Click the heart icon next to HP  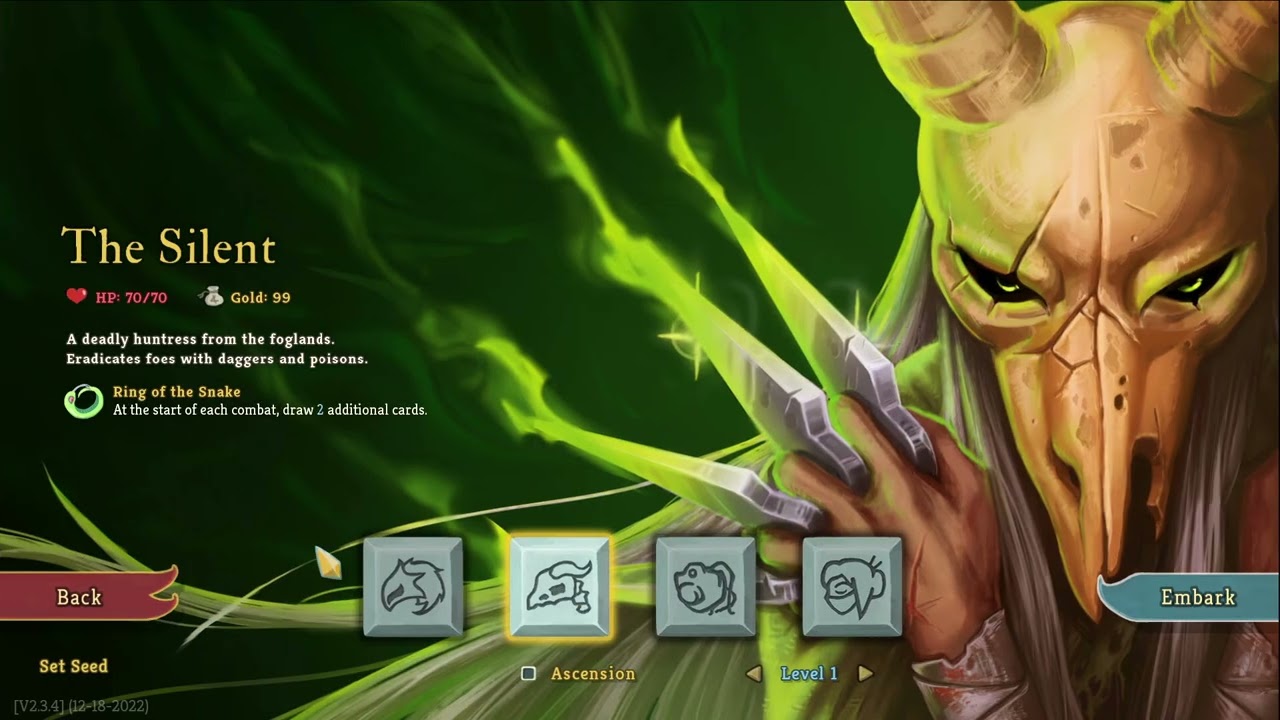74,296
